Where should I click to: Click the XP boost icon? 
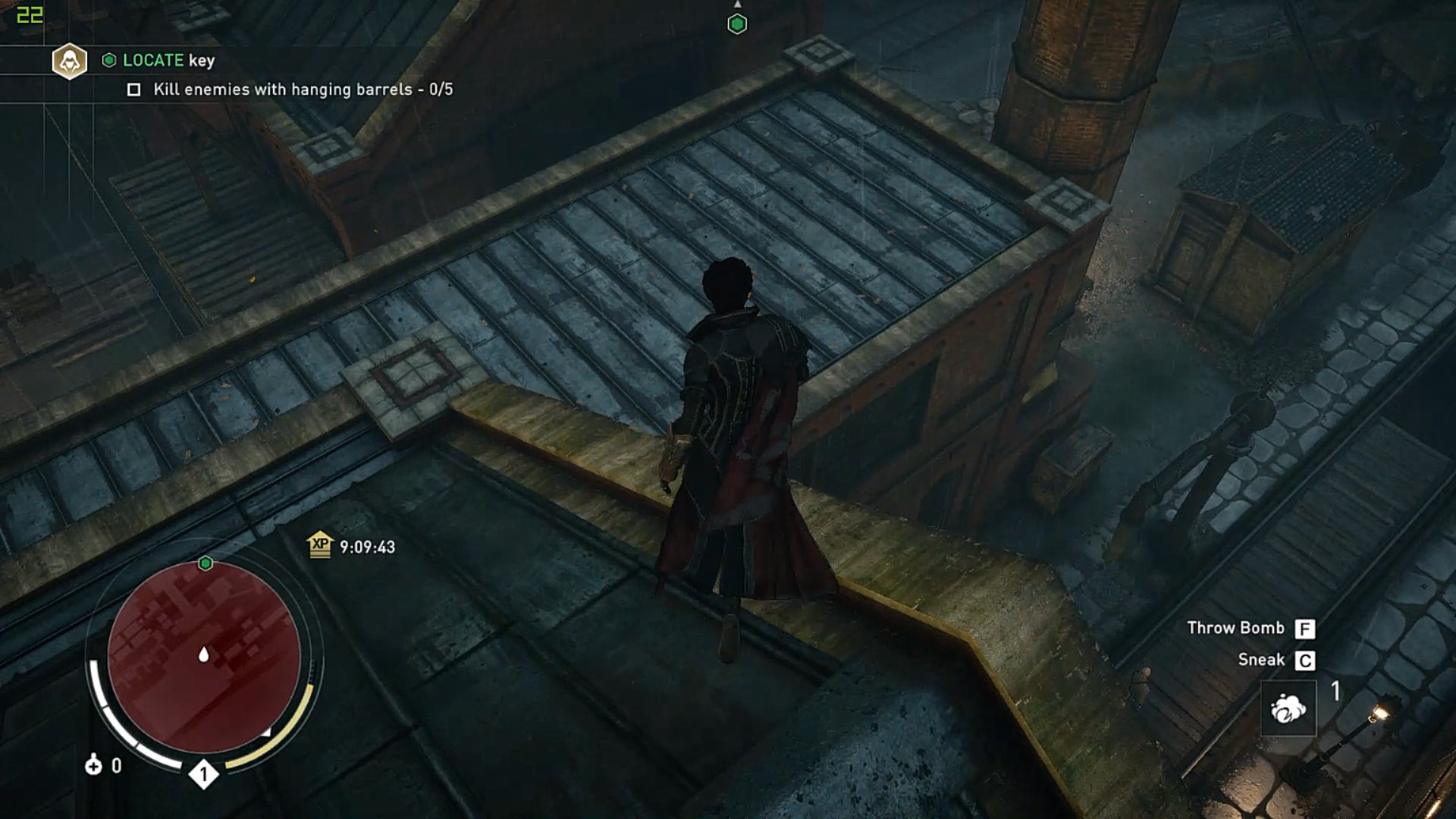click(x=320, y=544)
